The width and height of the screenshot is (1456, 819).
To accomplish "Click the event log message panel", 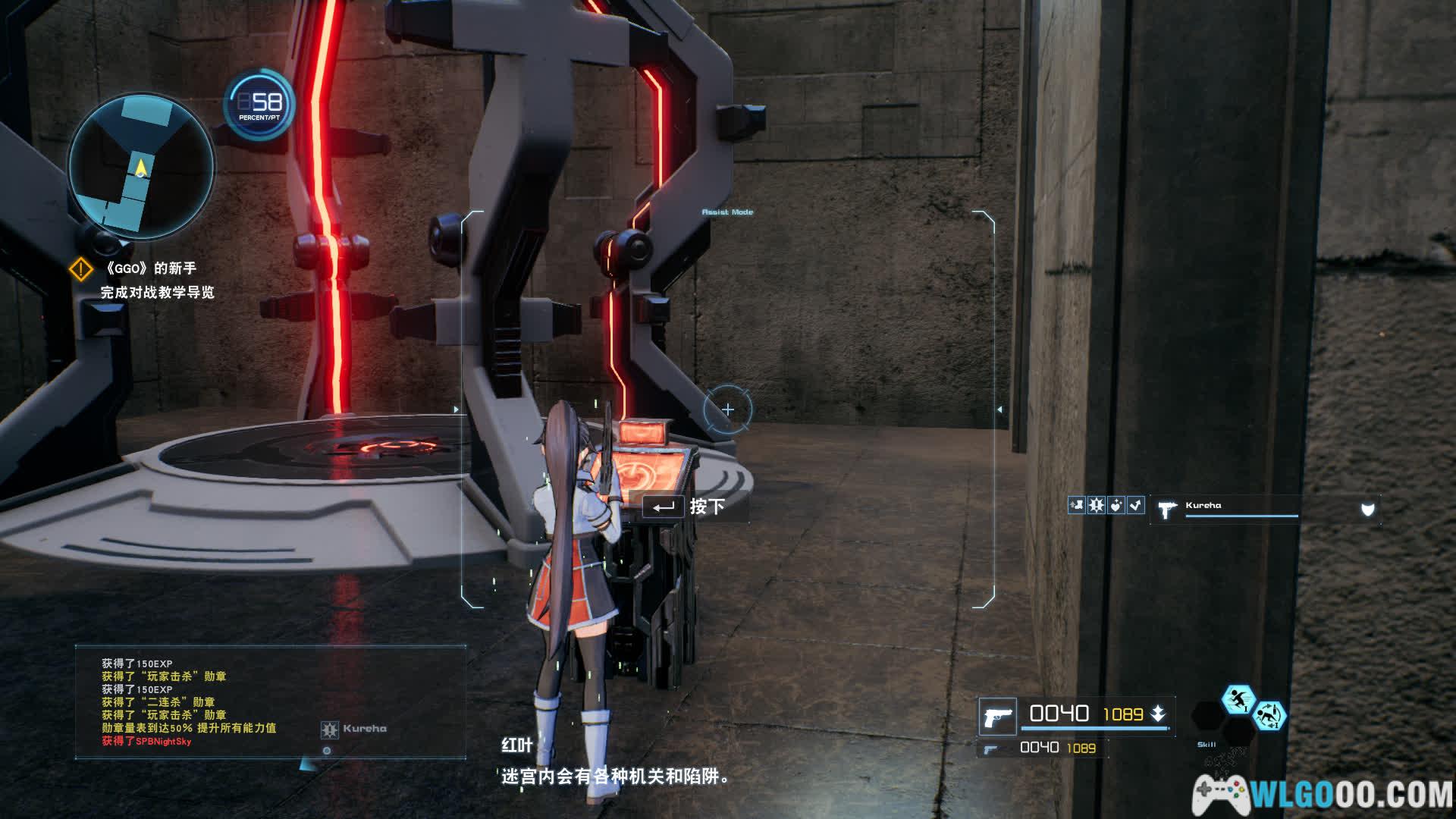I will [270, 701].
